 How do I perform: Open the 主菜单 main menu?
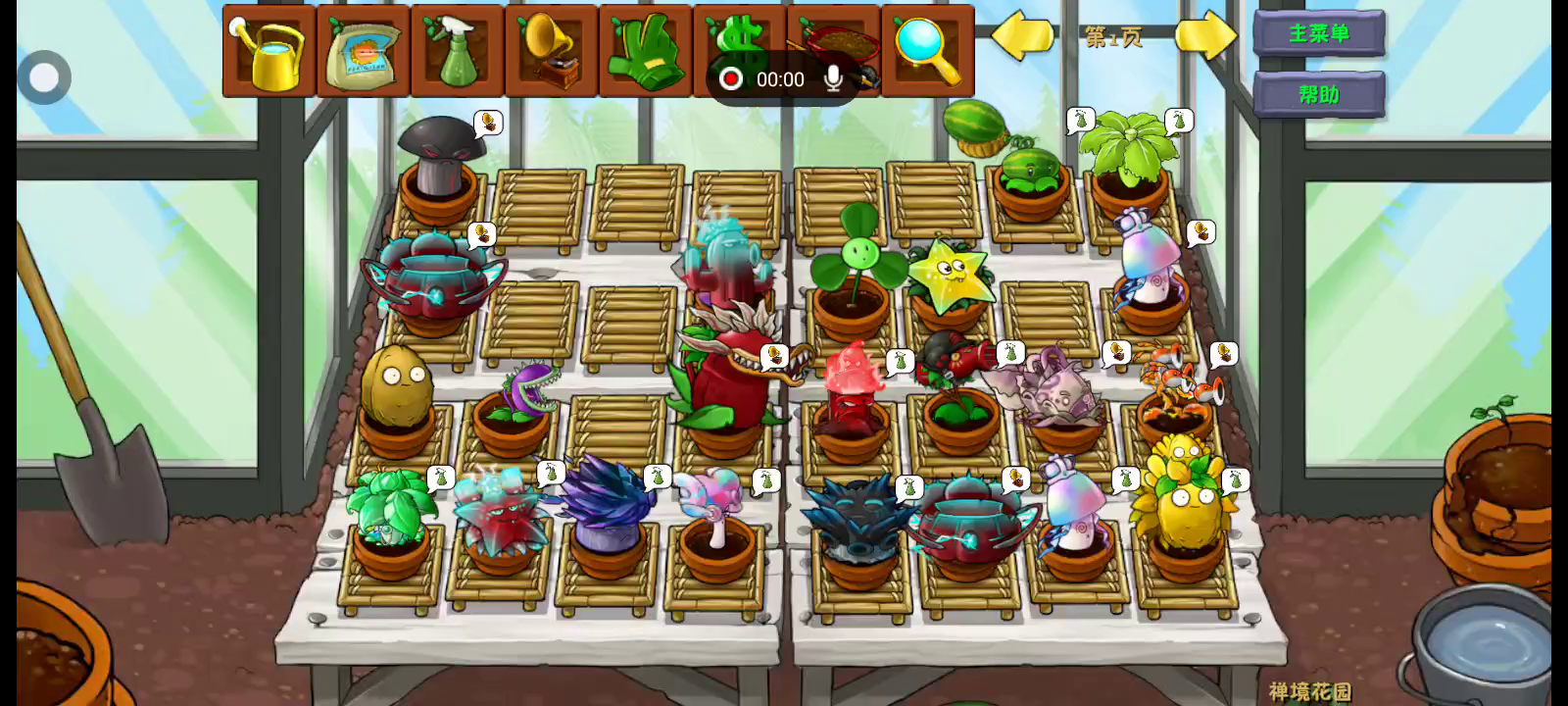click(x=1319, y=34)
